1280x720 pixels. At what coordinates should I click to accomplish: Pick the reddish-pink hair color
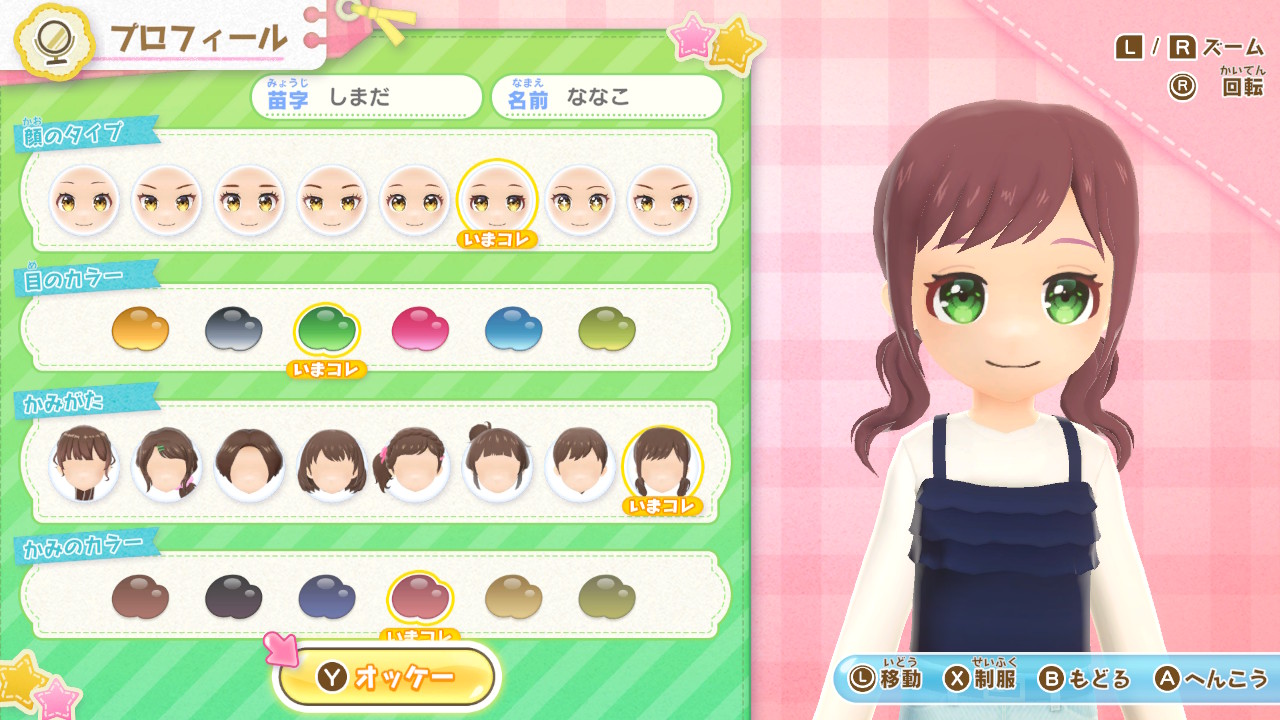[420, 597]
